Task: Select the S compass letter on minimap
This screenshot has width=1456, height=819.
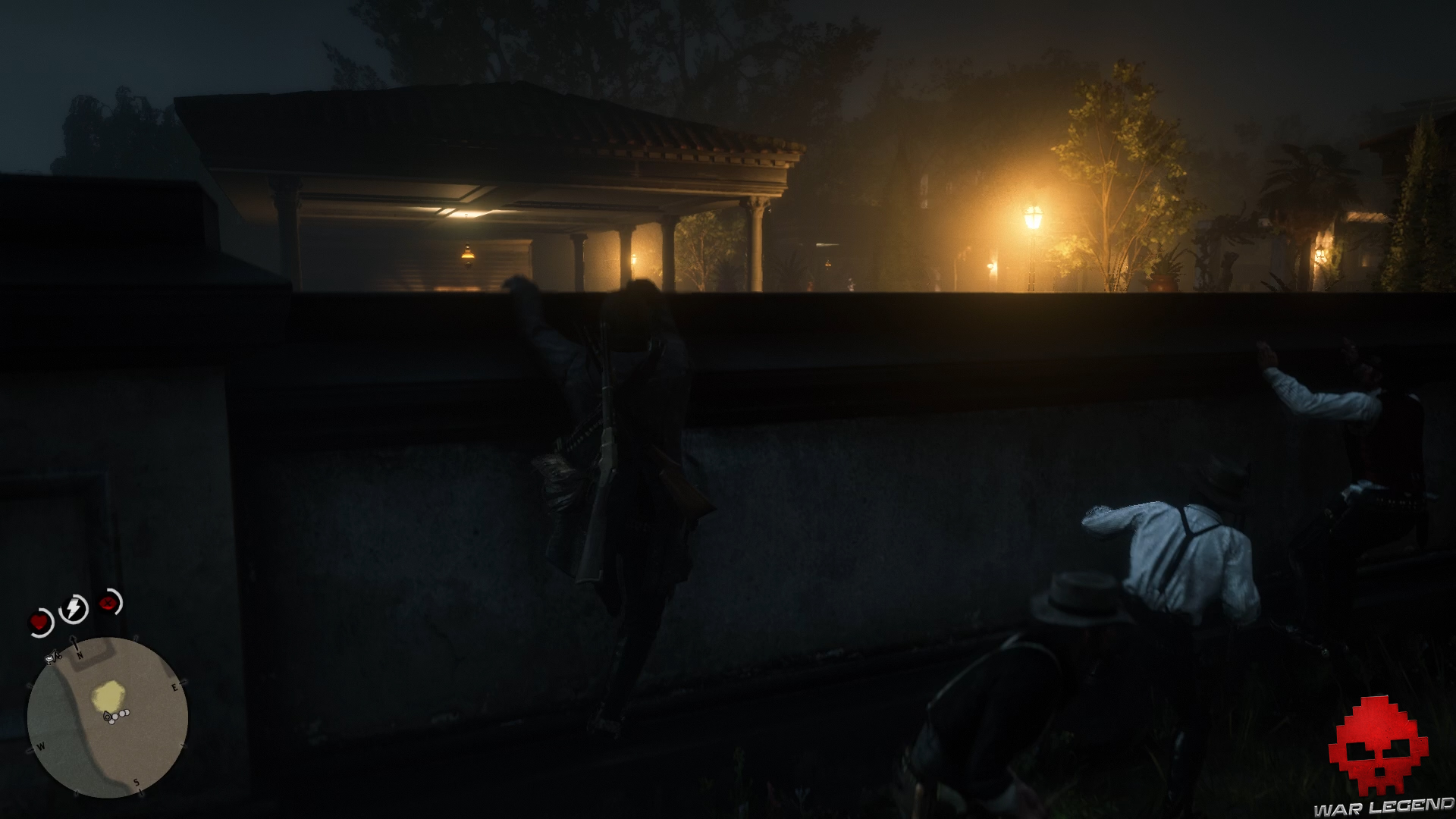Action: (x=136, y=782)
